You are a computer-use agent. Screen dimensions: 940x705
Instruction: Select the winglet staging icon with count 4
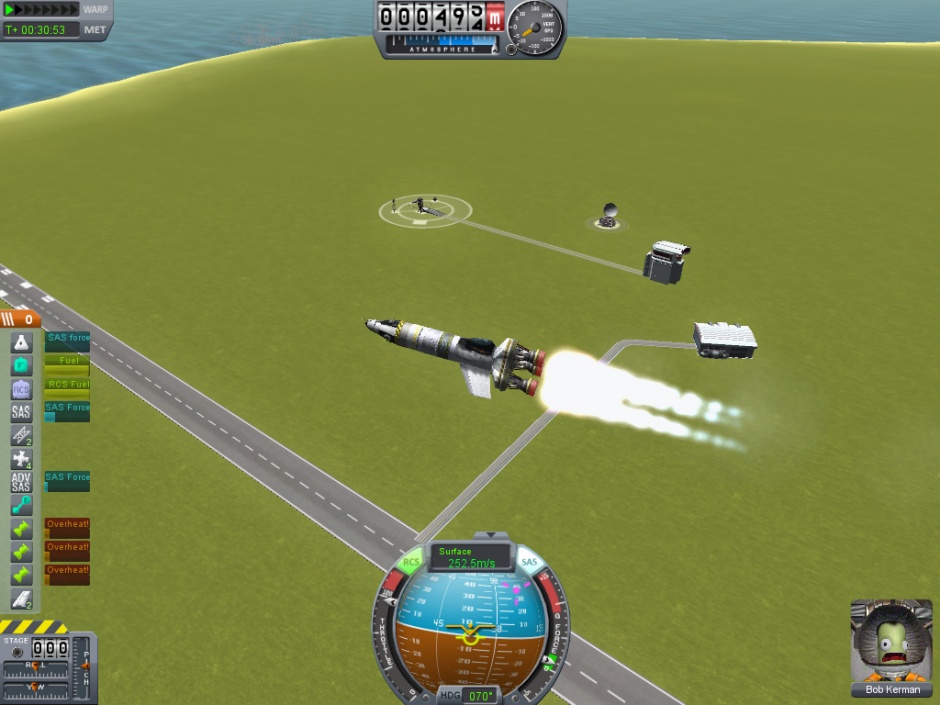coord(21,459)
